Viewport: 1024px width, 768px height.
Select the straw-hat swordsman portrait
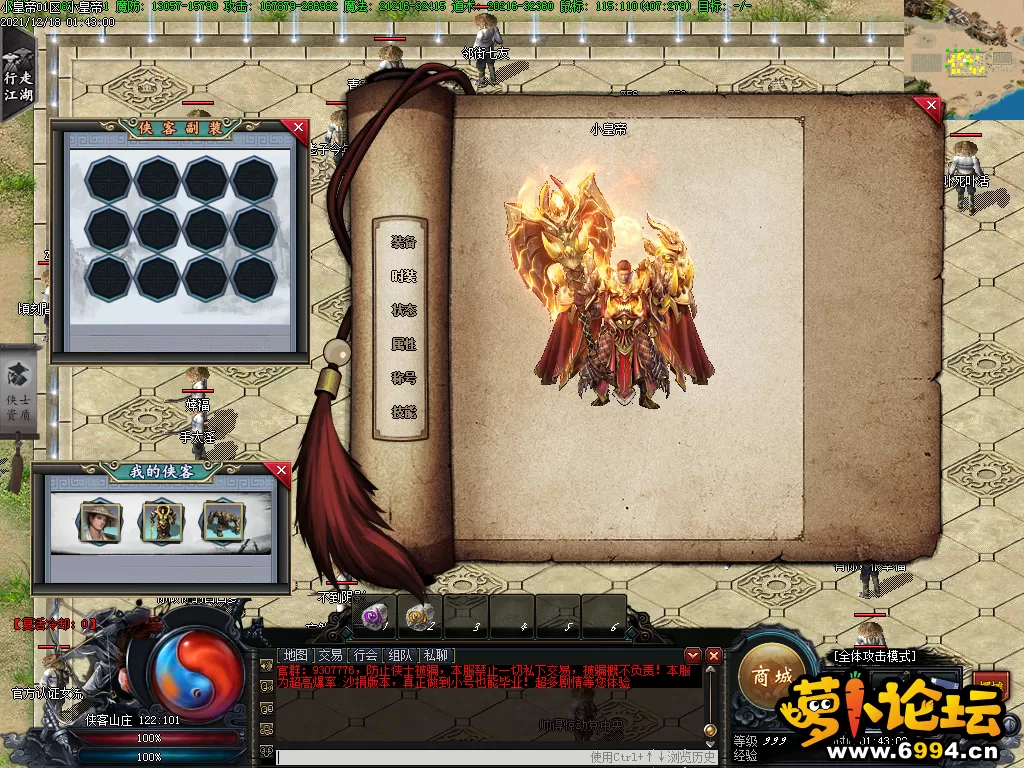(100, 521)
